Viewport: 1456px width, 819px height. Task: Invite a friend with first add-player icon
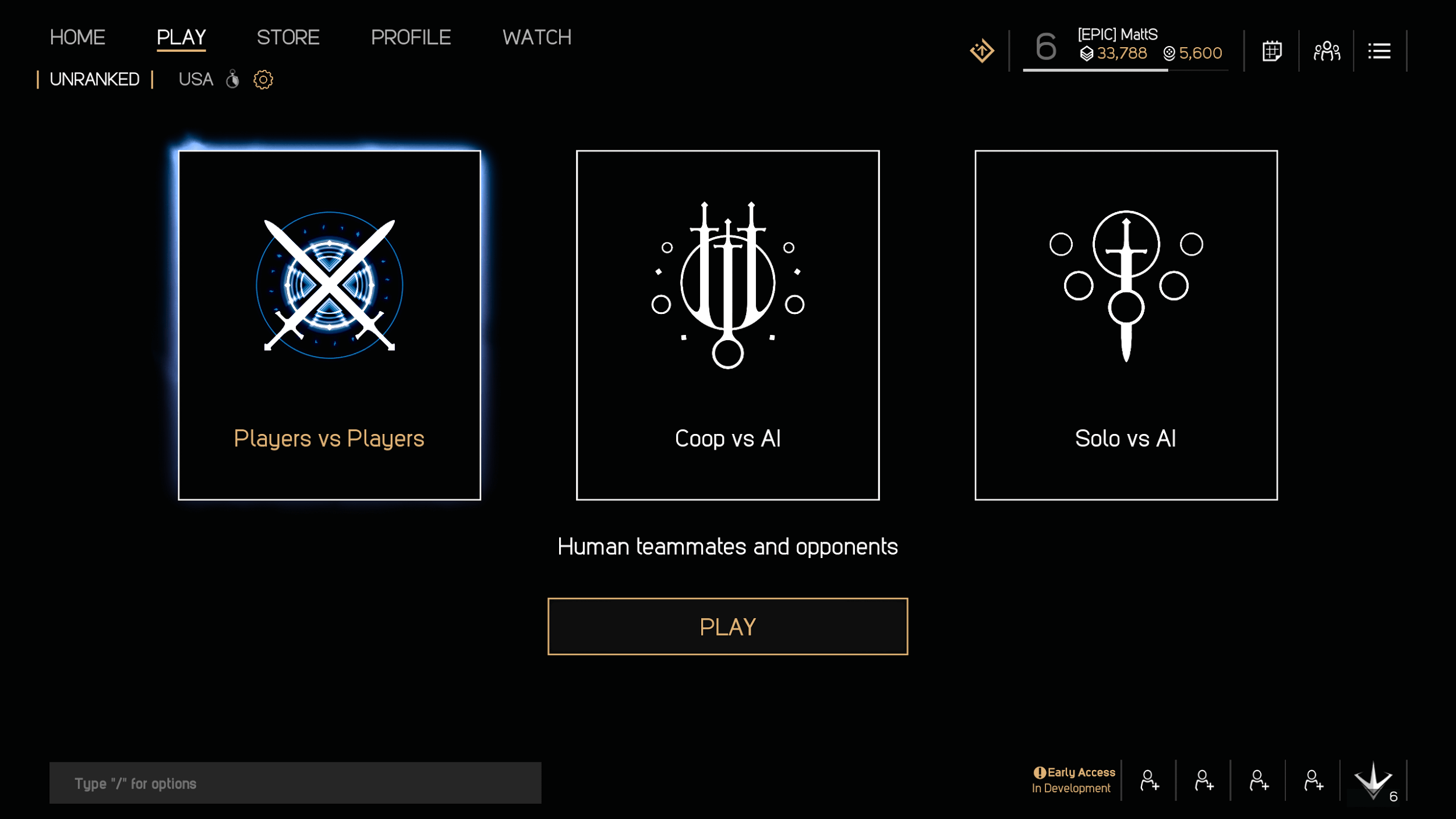point(1148,780)
